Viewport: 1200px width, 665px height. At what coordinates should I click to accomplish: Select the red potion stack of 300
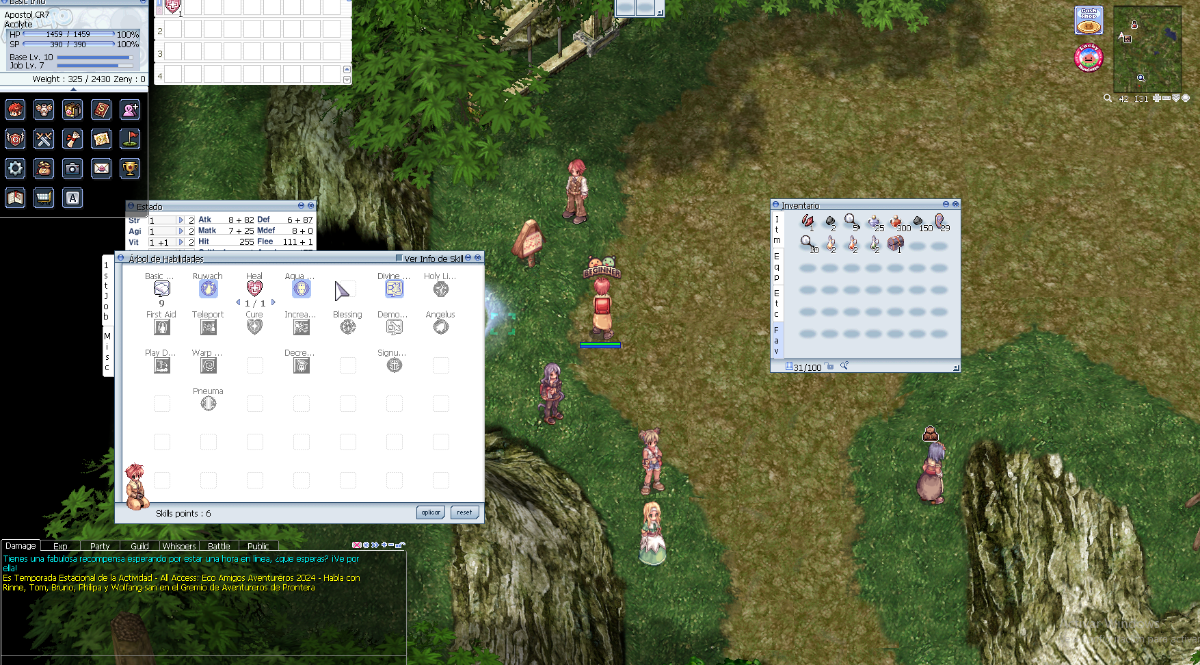coord(896,220)
